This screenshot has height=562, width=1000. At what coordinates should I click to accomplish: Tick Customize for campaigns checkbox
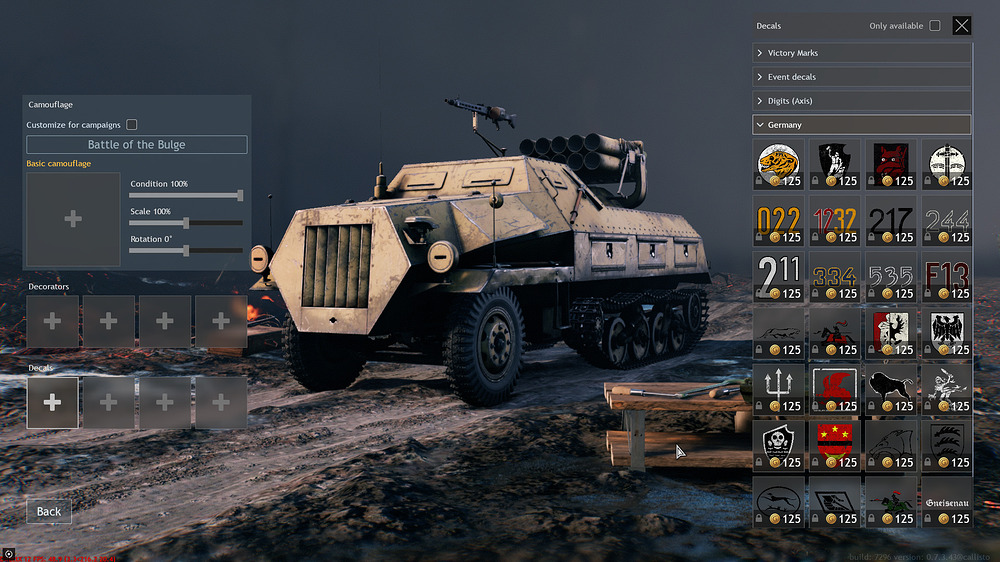click(x=132, y=125)
